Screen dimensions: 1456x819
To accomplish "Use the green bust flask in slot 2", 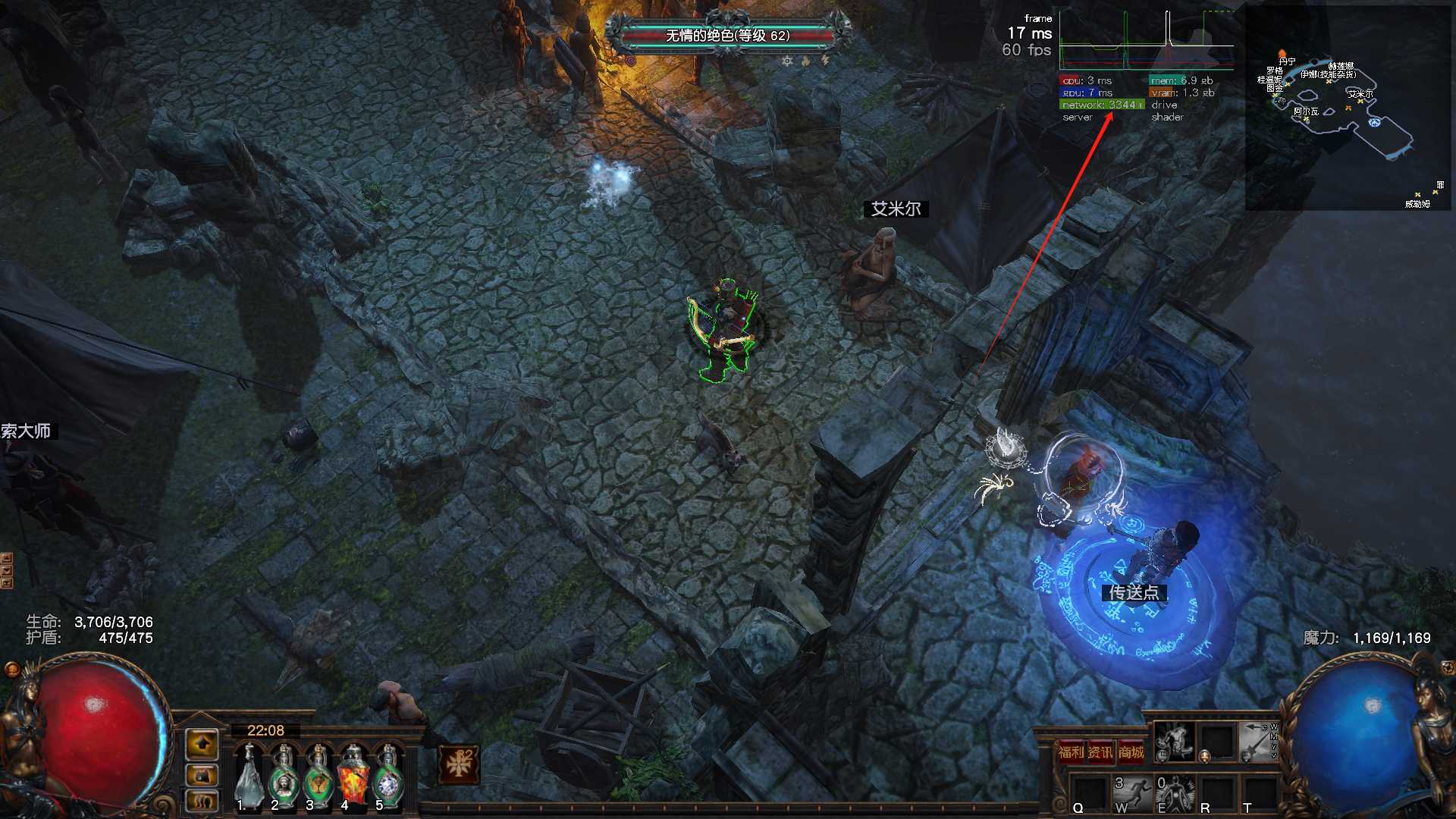I will pyautogui.click(x=284, y=777).
